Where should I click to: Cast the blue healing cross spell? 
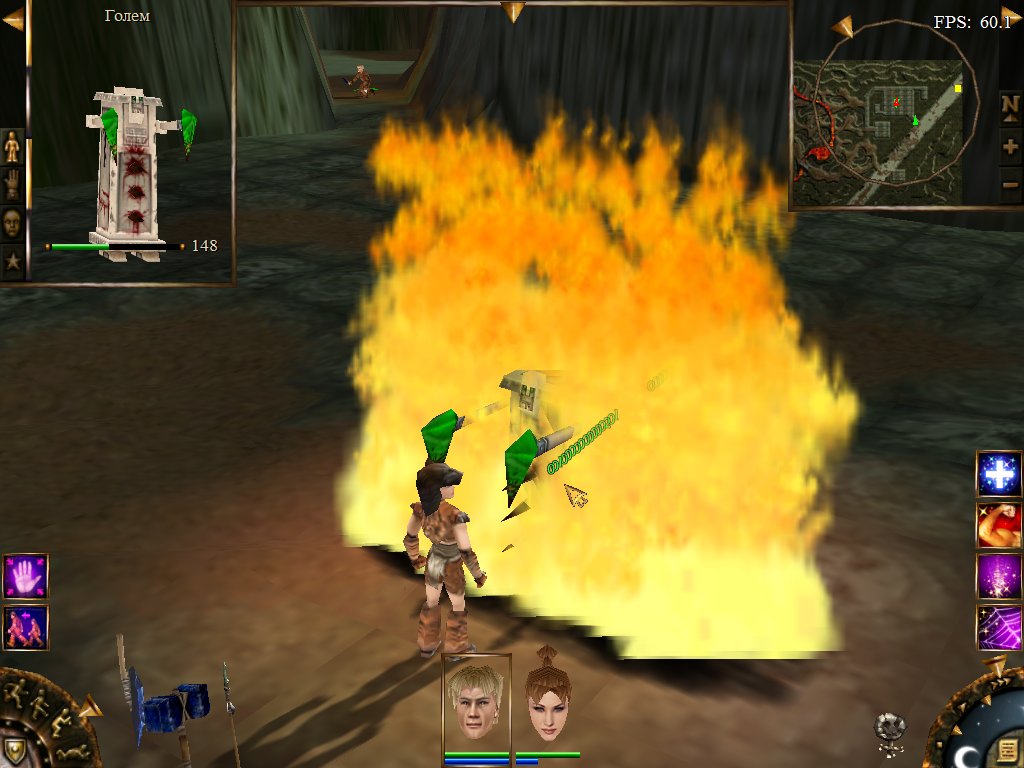(998, 474)
